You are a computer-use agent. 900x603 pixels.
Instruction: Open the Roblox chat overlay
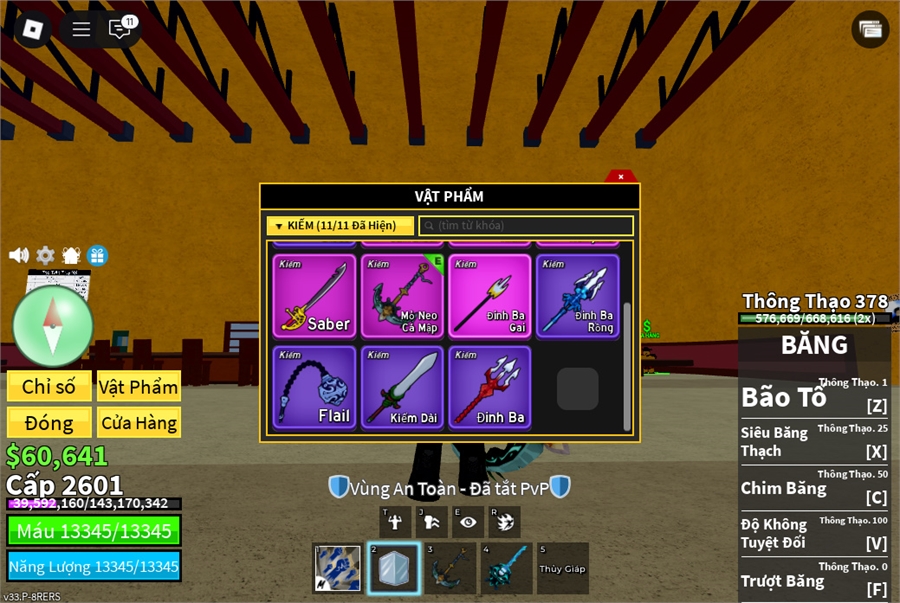tap(120, 28)
